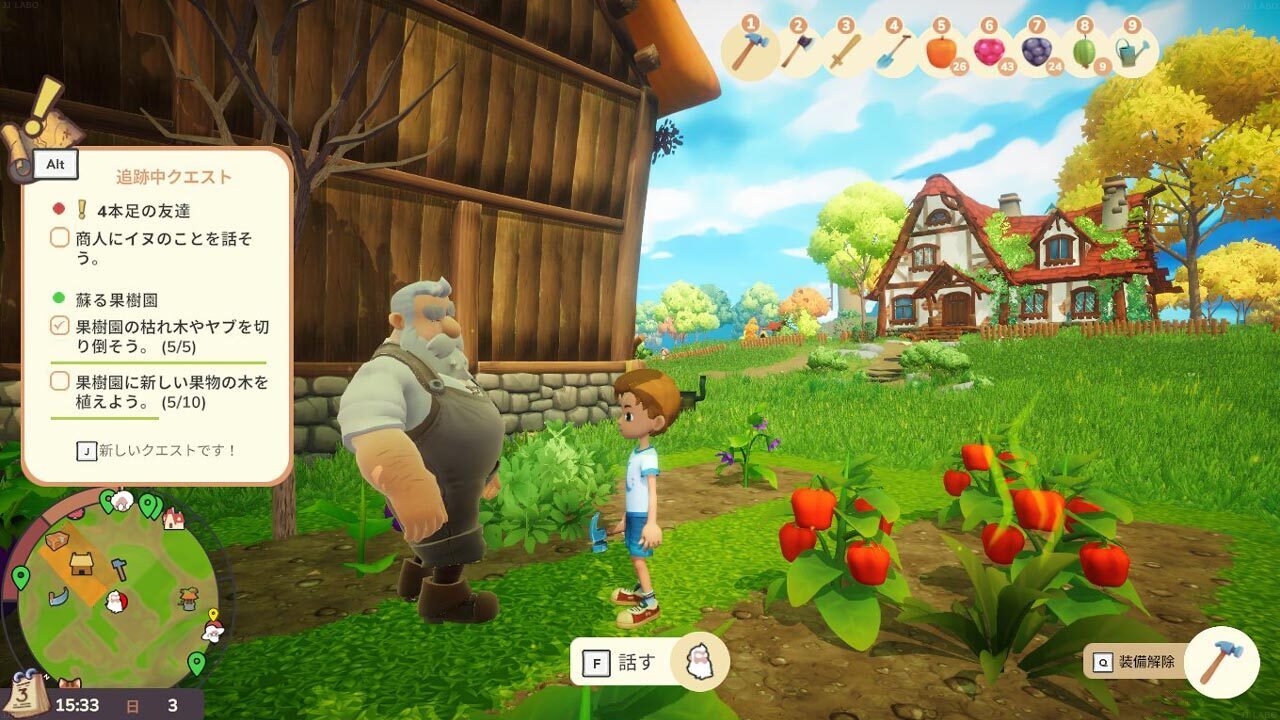Equip the wooden sword from the hotbar

tap(845, 51)
